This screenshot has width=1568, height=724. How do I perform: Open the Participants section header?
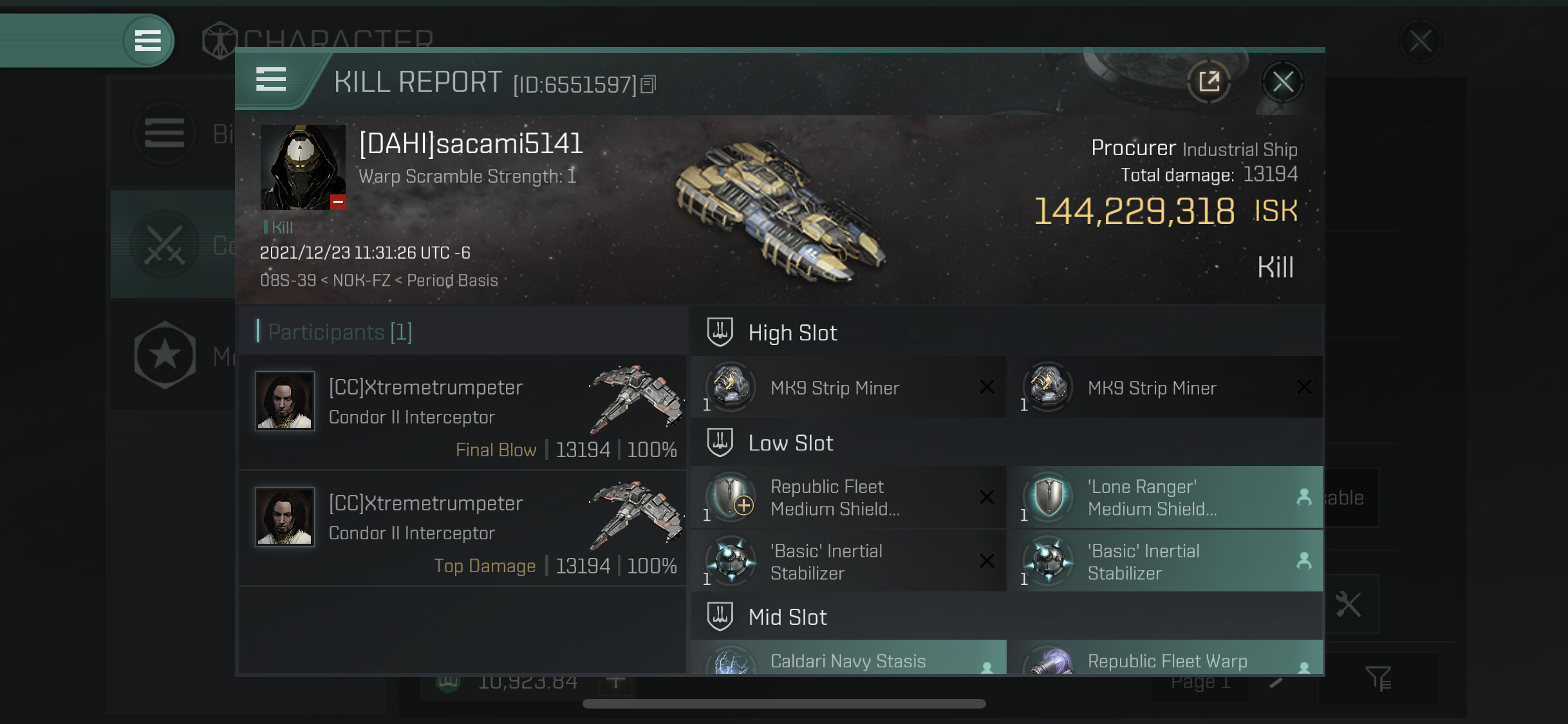click(x=340, y=332)
